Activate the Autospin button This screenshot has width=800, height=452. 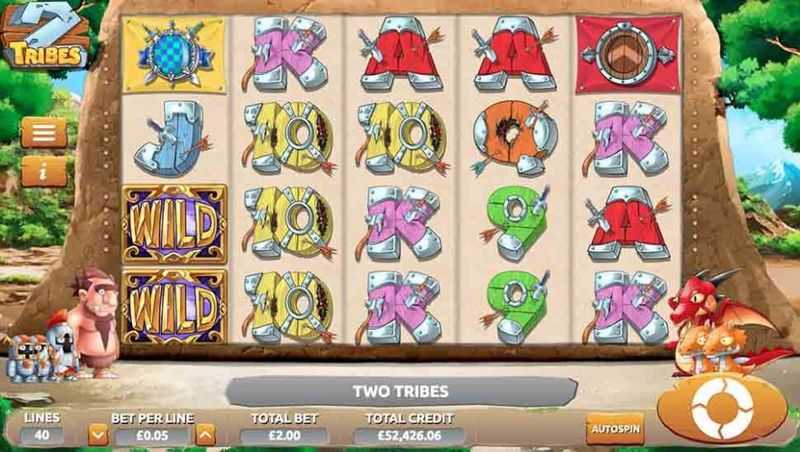(x=615, y=427)
